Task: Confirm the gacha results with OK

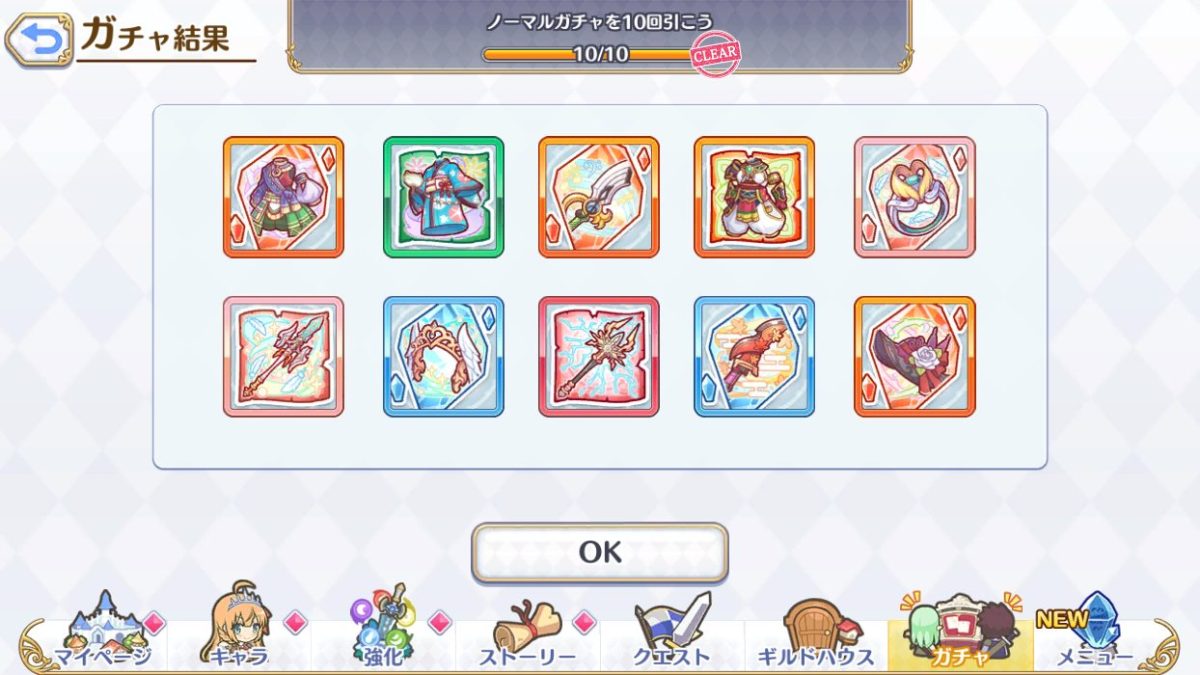Action: point(599,552)
